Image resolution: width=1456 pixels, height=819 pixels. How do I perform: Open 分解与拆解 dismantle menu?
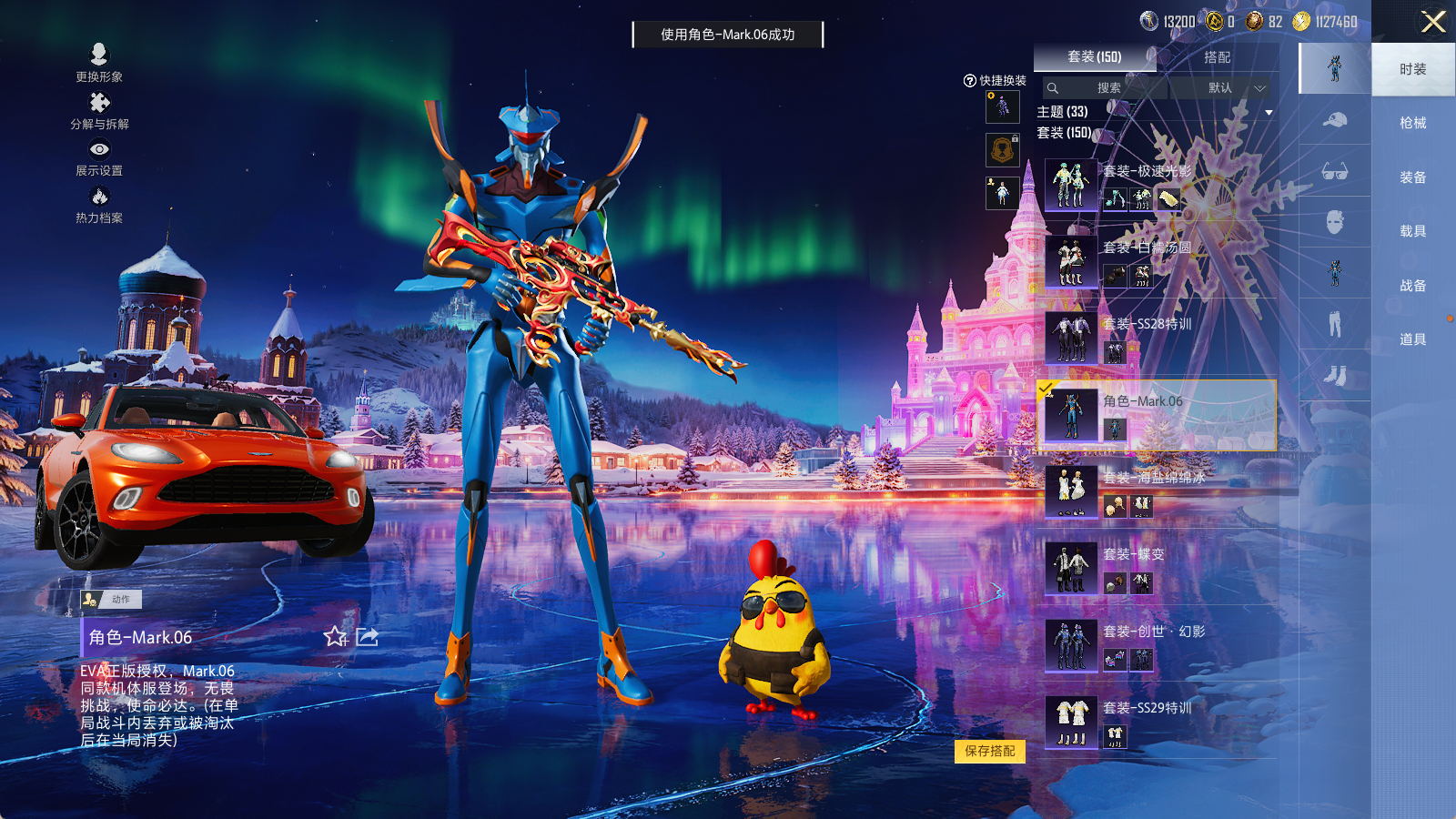pyautogui.click(x=99, y=111)
